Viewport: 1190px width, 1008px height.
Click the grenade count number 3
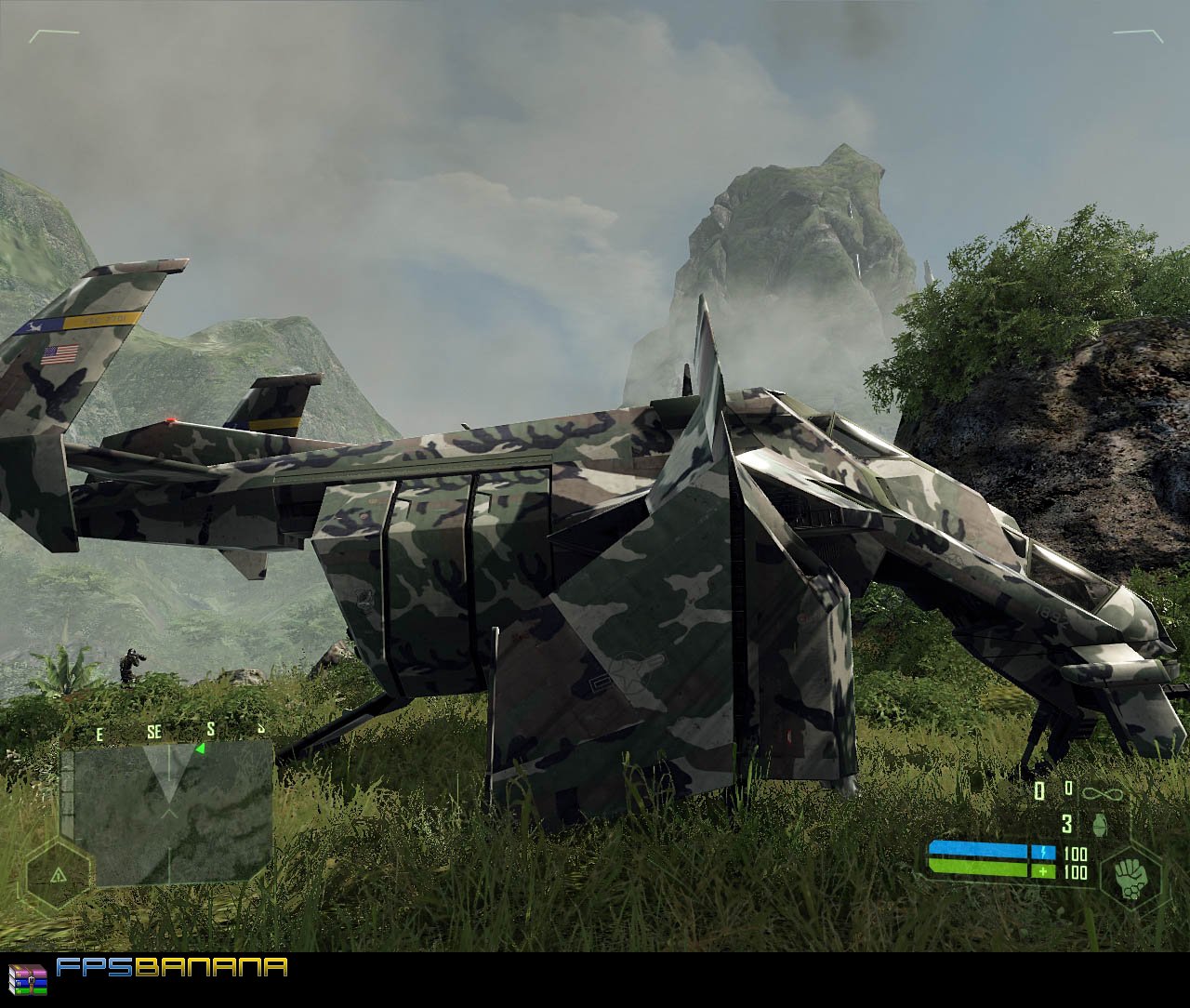point(1065,824)
